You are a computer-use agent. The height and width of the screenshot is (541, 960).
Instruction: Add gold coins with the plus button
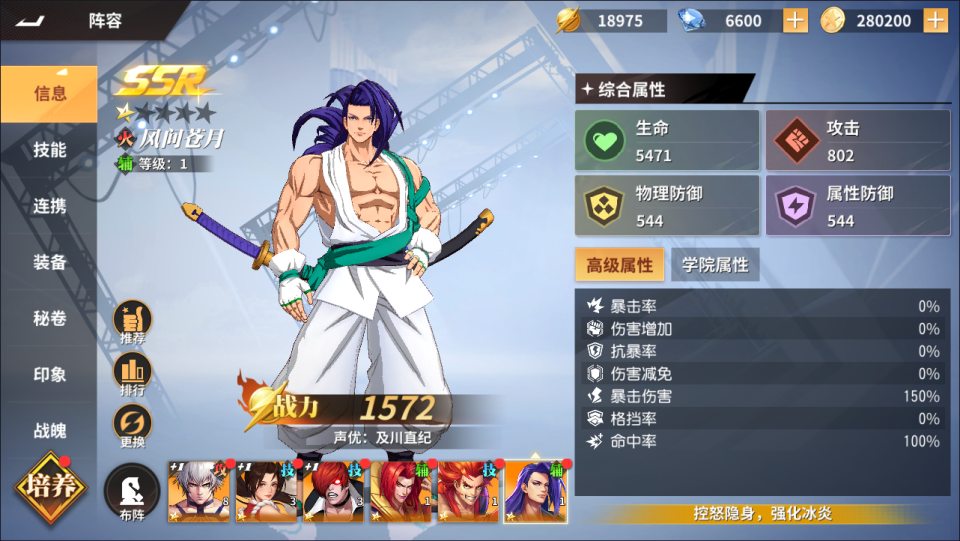[936, 20]
